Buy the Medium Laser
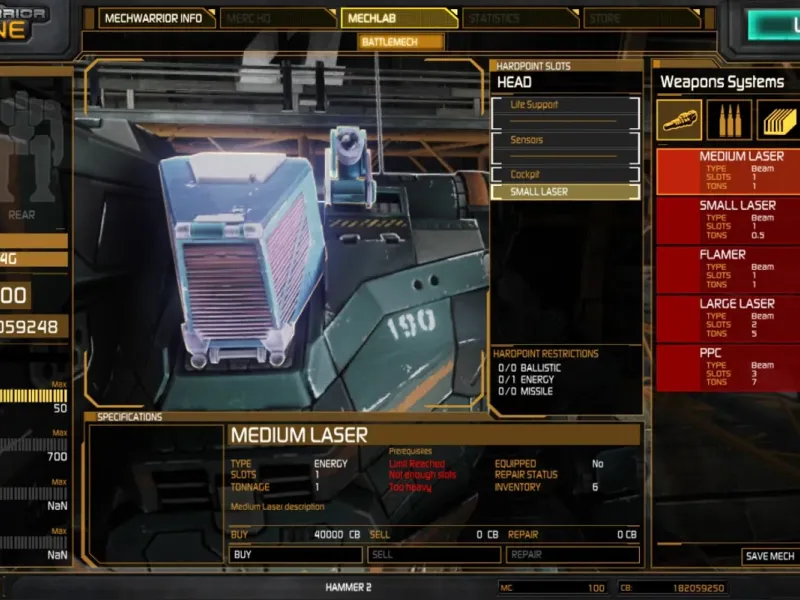This screenshot has height=600, width=800. pos(296,554)
